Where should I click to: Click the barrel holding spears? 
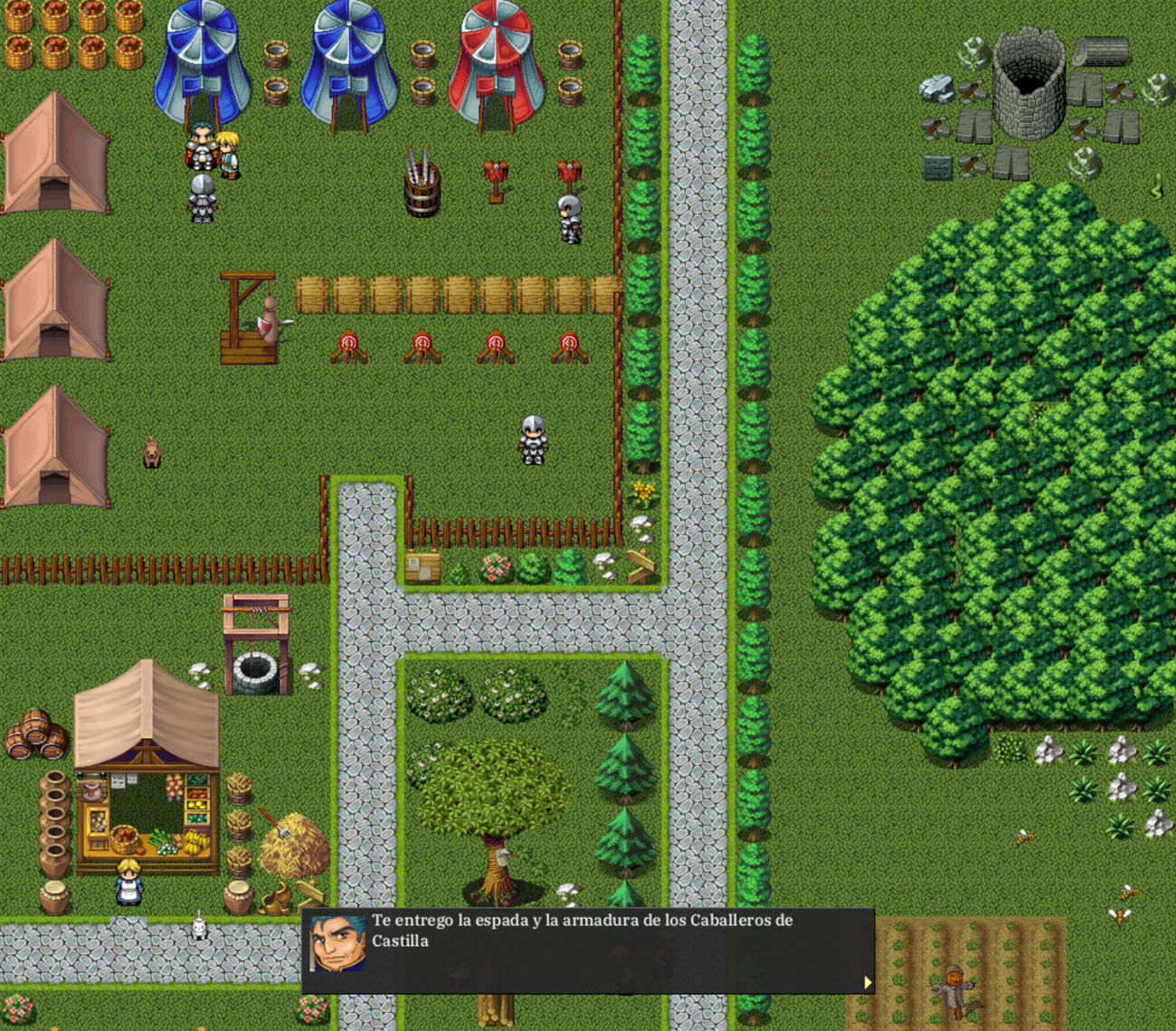(x=421, y=192)
